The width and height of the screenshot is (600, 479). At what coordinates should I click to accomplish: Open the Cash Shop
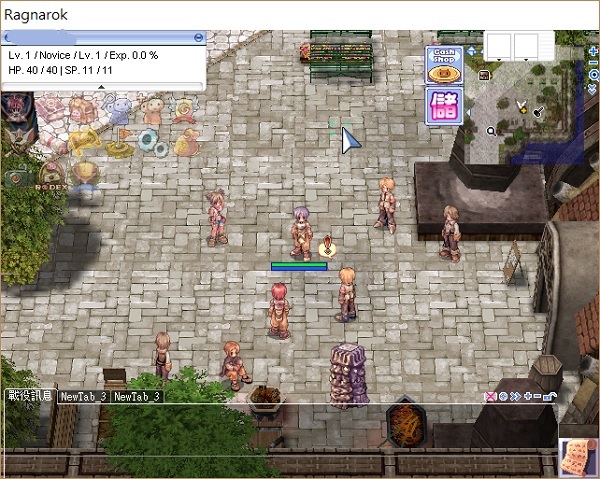(x=443, y=66)
